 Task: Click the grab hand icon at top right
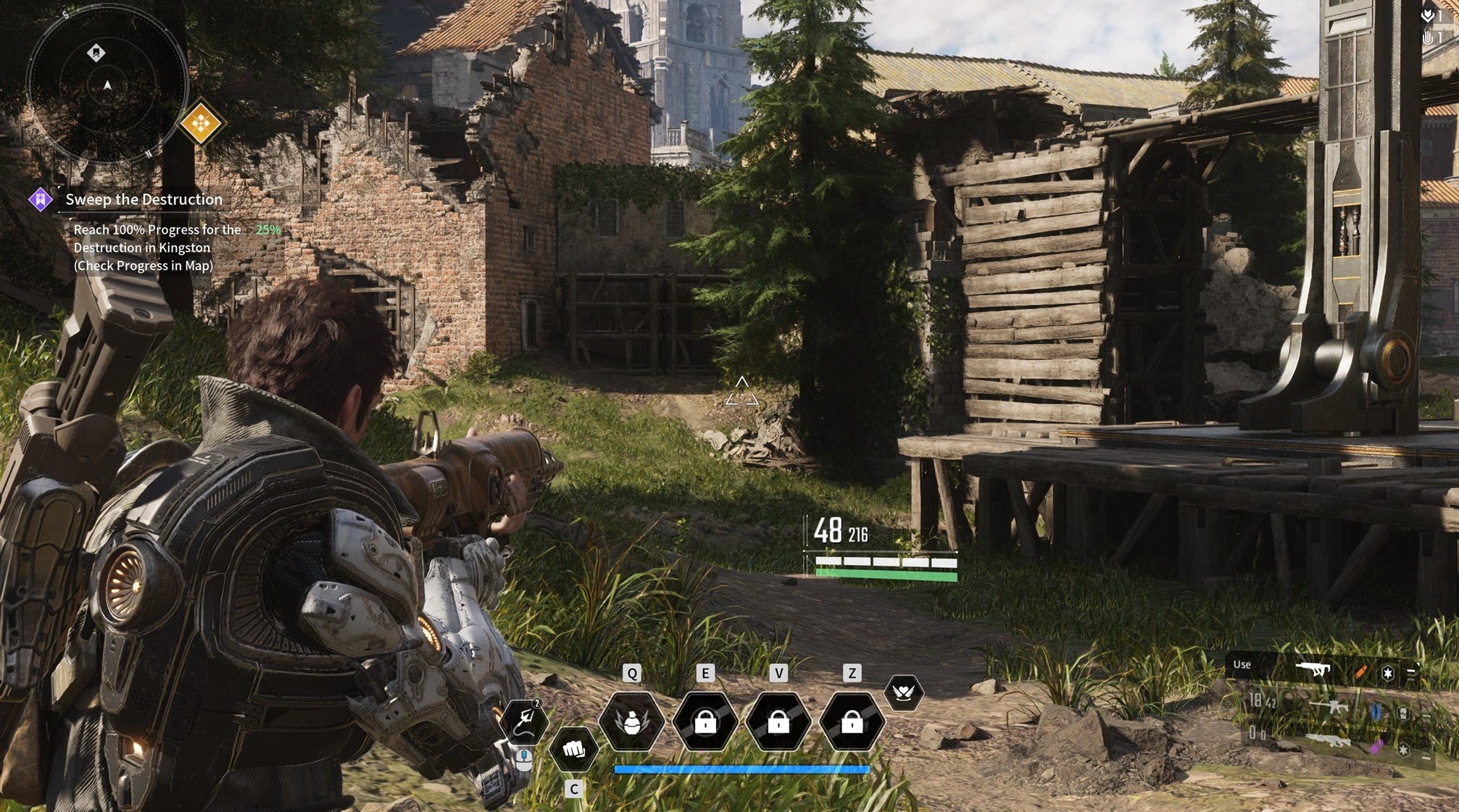[1427, 37]
